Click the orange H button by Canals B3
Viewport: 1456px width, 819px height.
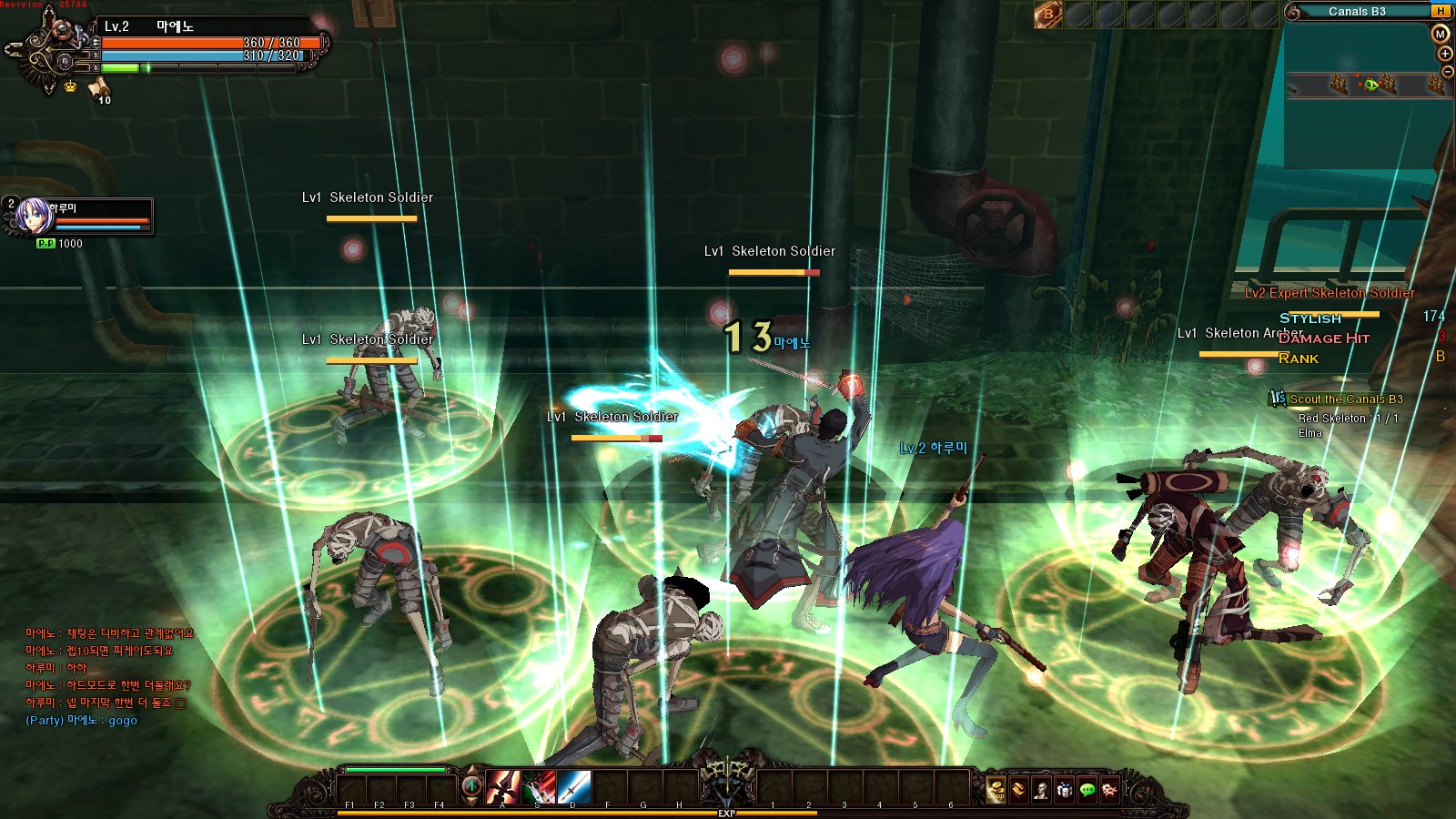[1441, 11]
